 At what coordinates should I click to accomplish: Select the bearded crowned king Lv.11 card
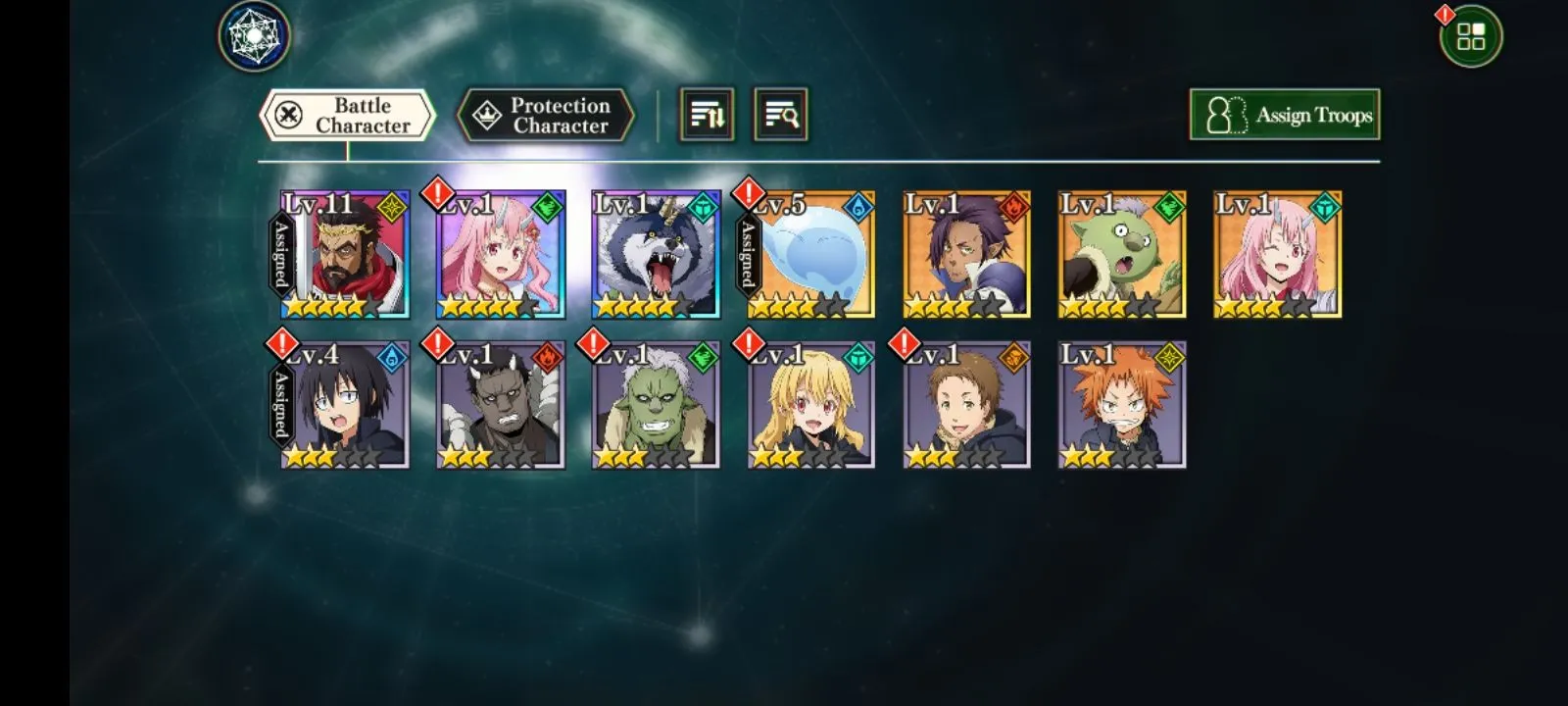coord(345,255)
